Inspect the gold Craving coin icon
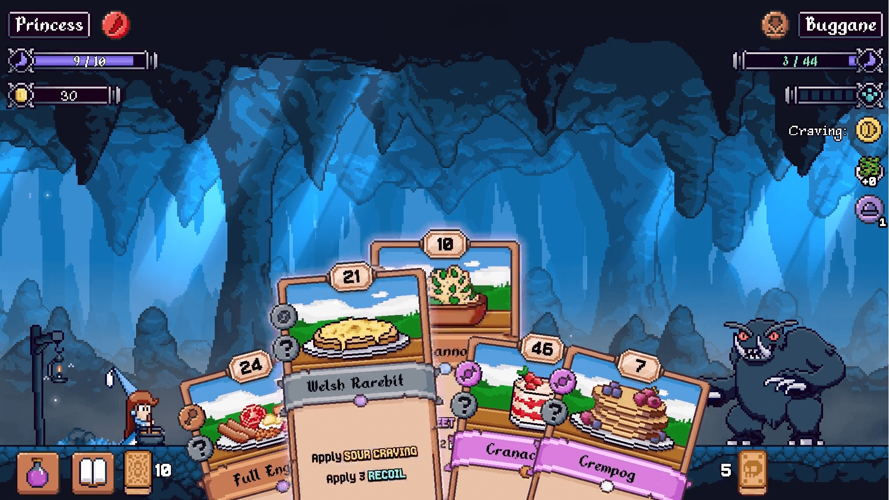 coord(866,132)
